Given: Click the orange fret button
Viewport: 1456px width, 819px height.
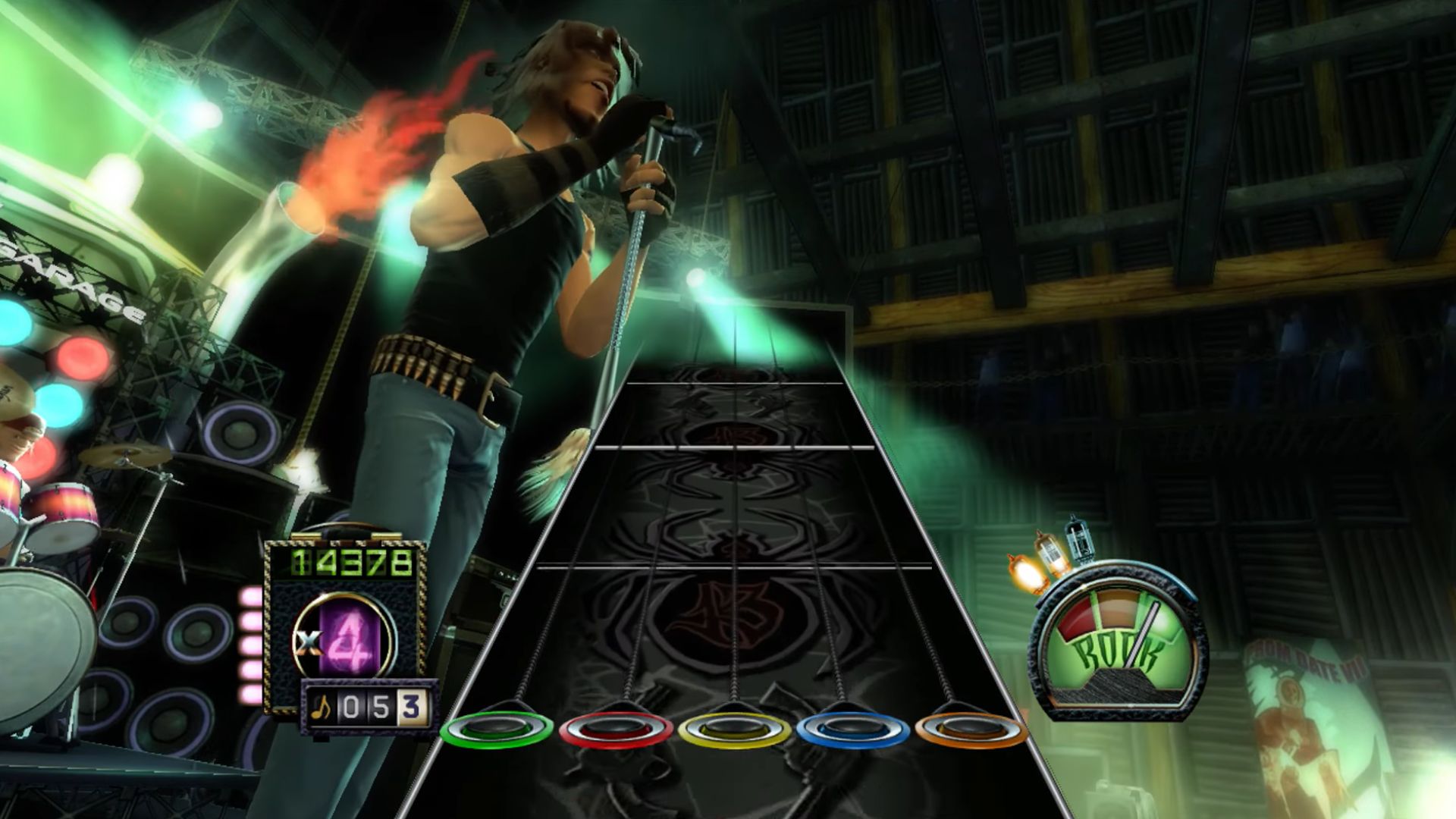Looking at the screenshot, I should (x=970, y=730).
